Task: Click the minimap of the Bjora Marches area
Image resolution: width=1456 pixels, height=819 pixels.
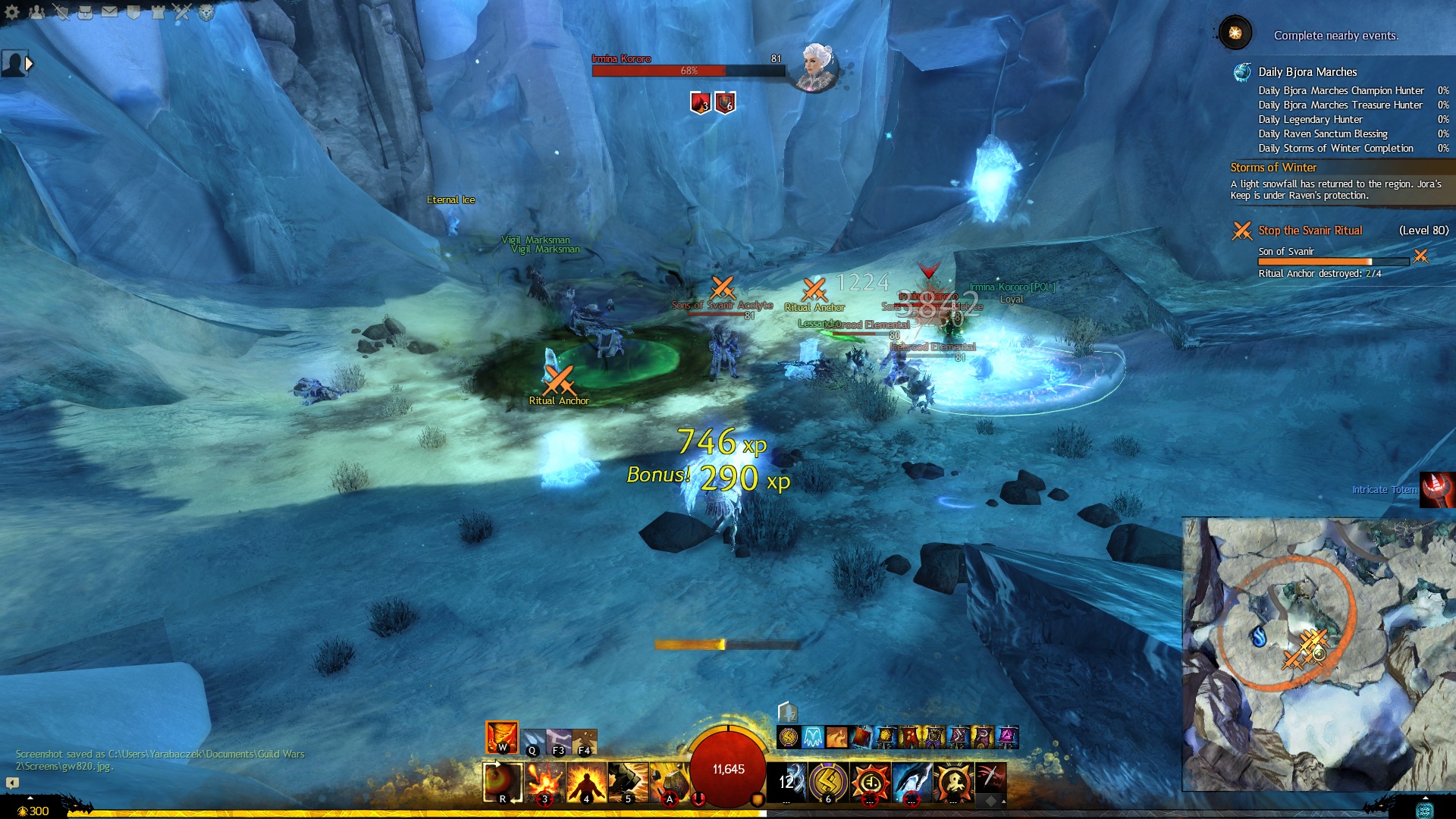Action: tap(1318, 654)
